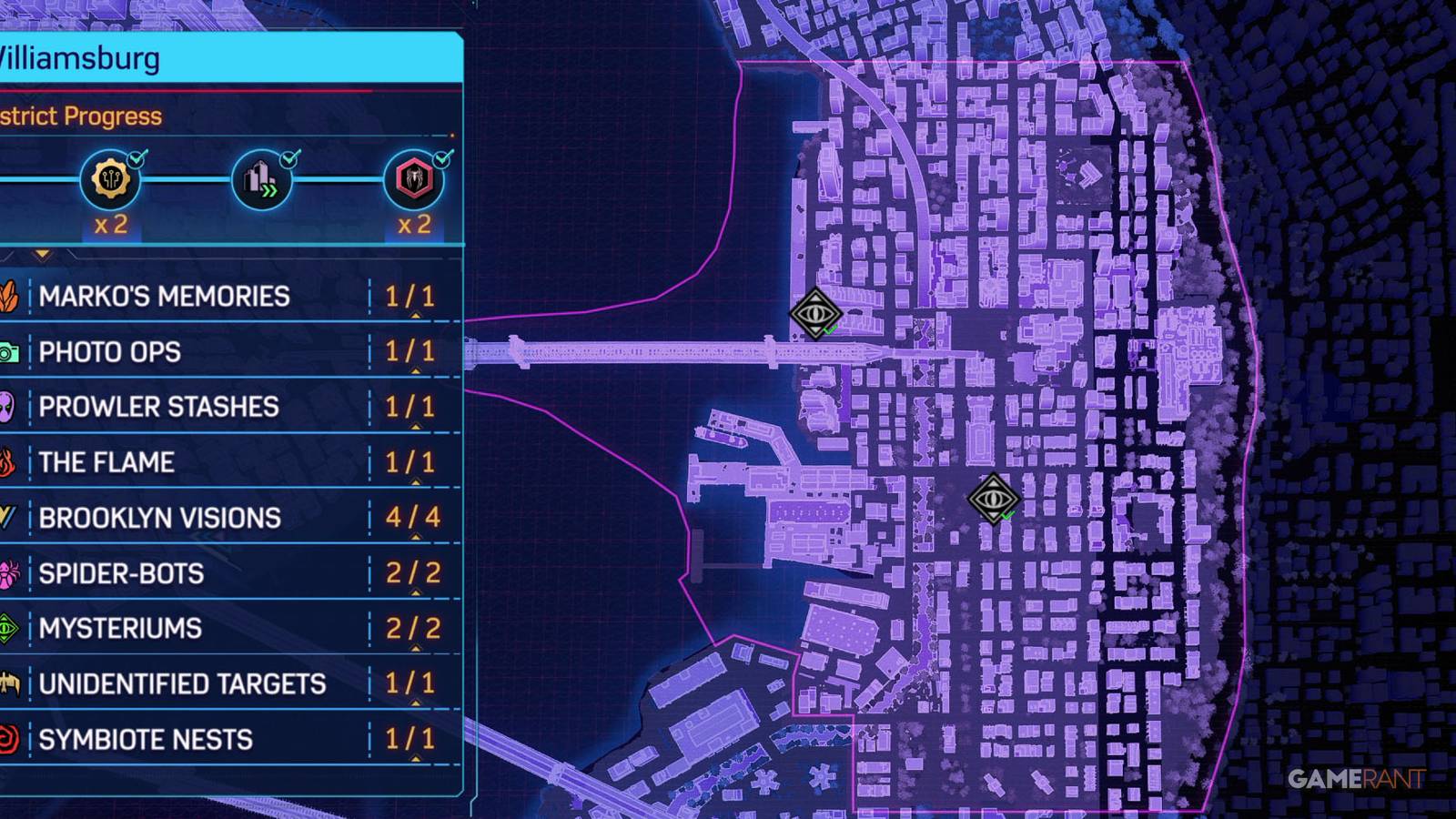Click the Unidentified Targets row
This screenshot has width=1456, height=819.
(x=182, y=682)
